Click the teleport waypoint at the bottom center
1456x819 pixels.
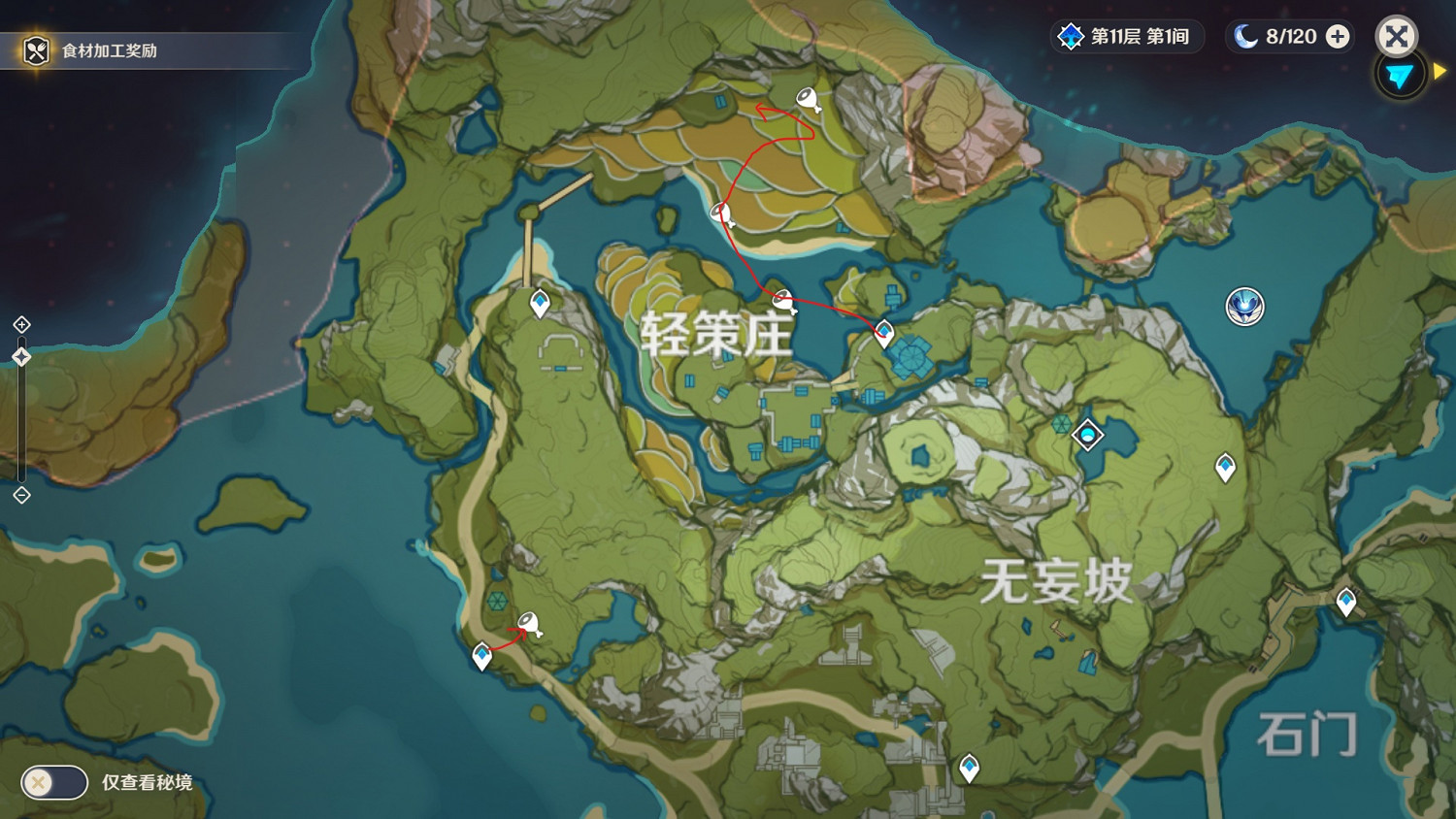(x=970, y=766)
